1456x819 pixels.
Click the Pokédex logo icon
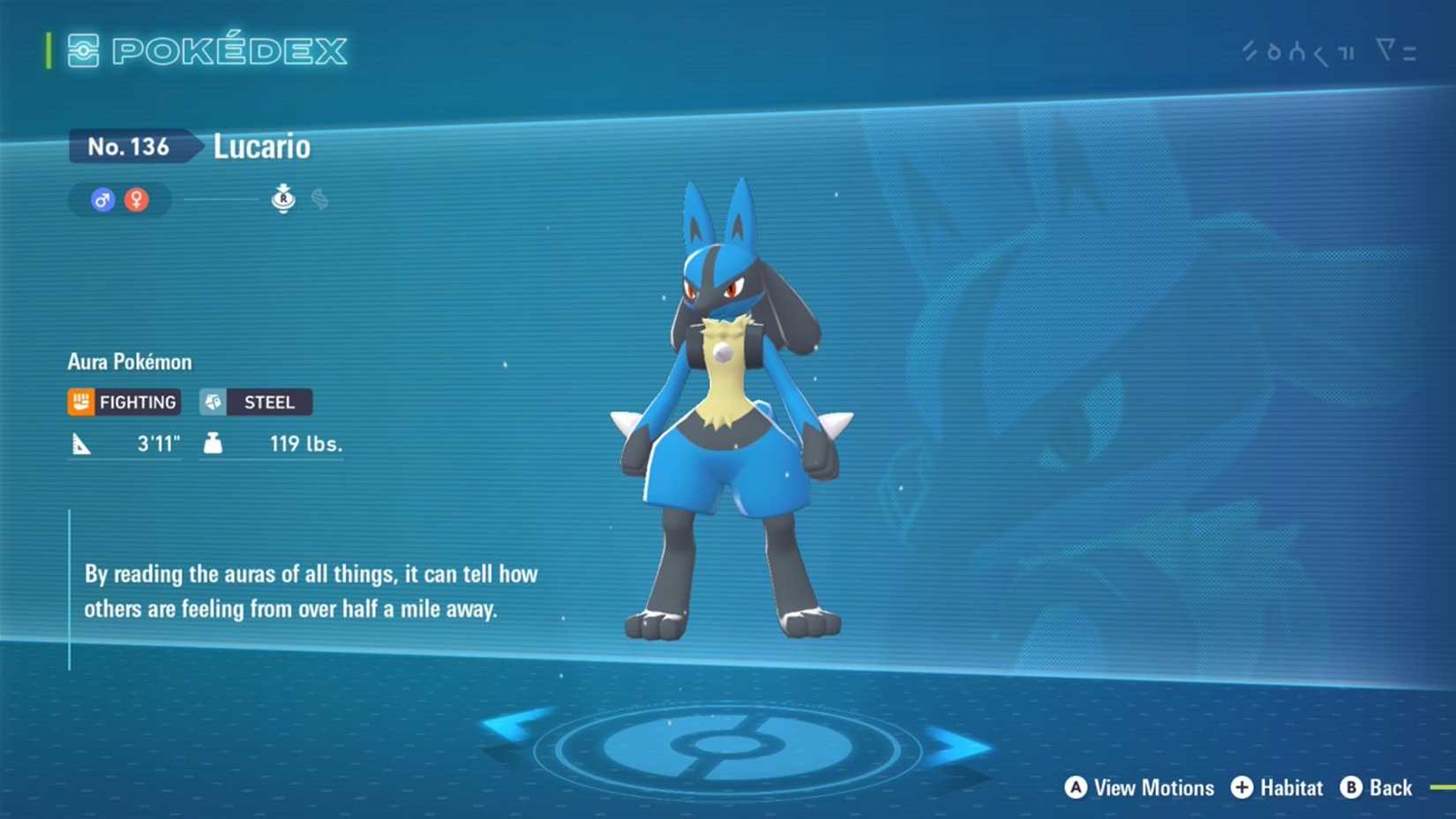click(x=84, y=50)
